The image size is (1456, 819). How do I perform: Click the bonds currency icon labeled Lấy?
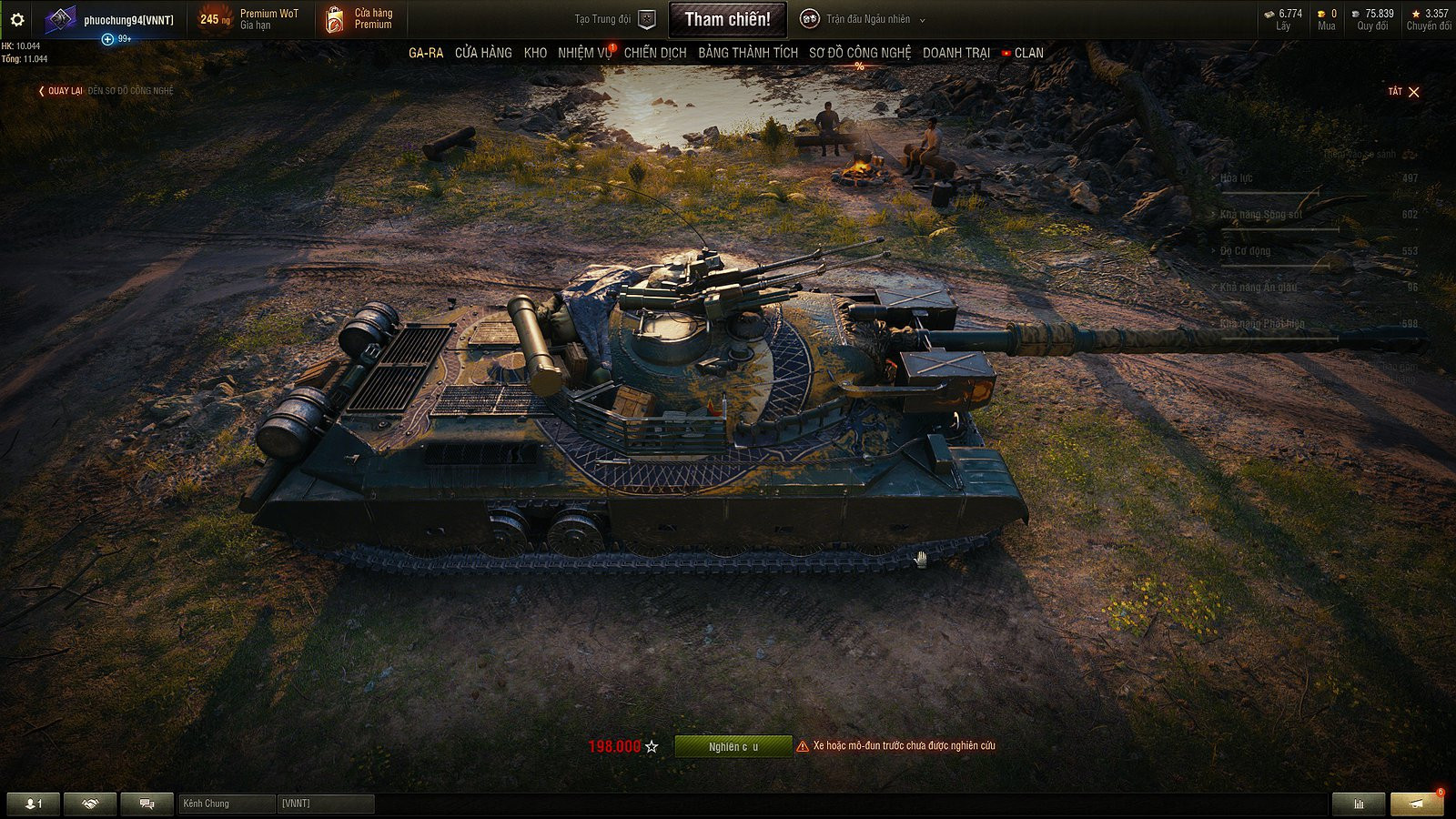coord(1270,15)
